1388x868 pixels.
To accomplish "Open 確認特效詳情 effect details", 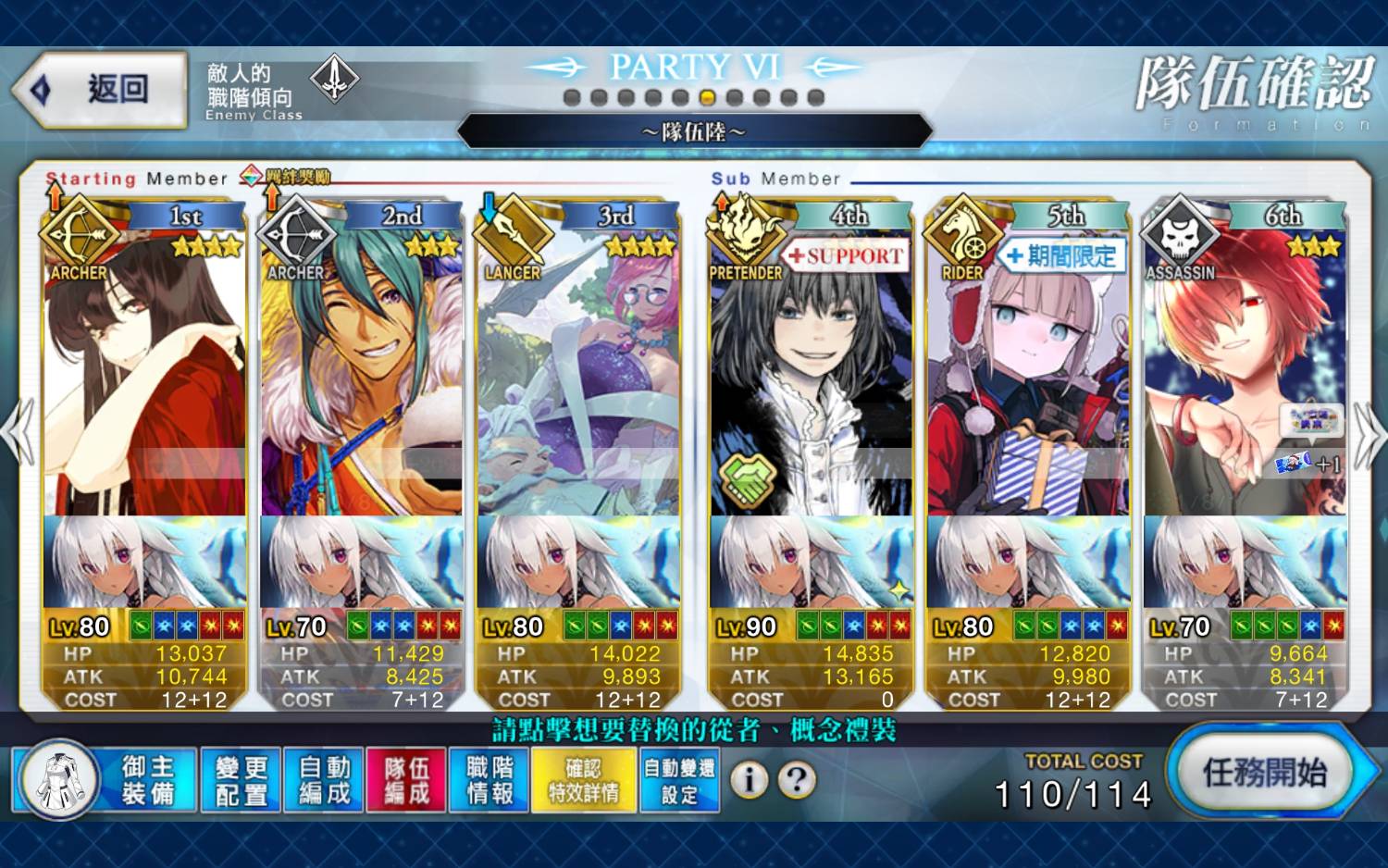I will pos(584,780).
